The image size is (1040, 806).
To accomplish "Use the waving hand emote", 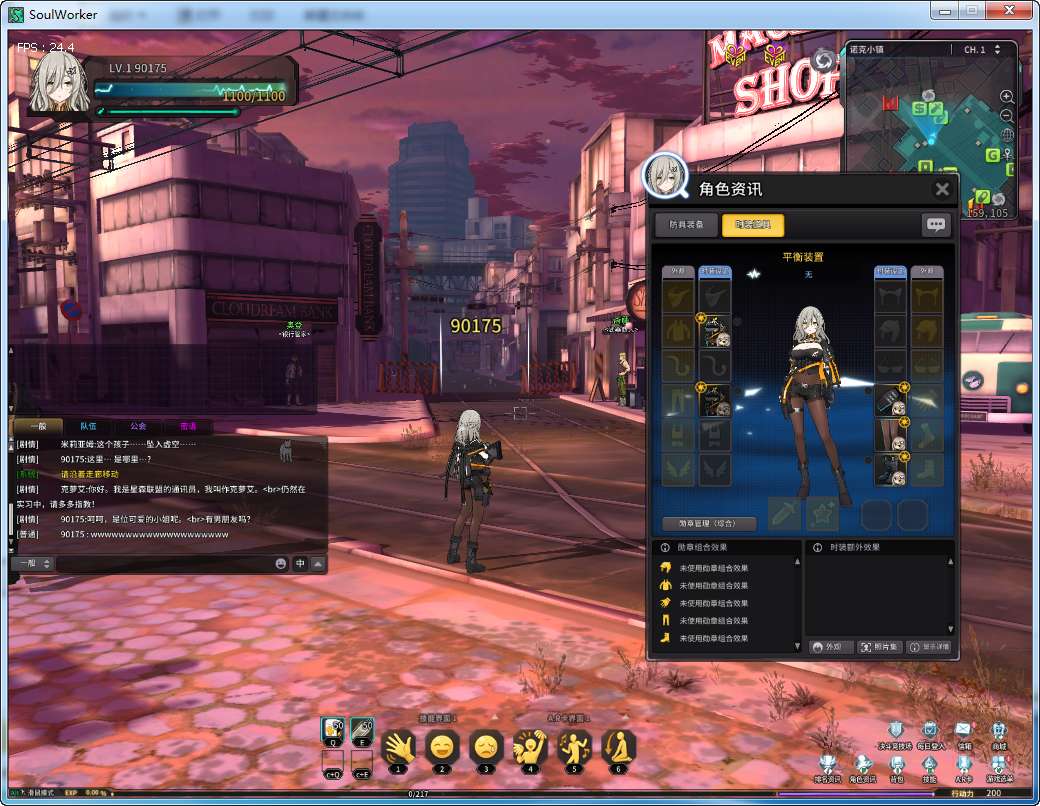I will click(x=398, y=746).
